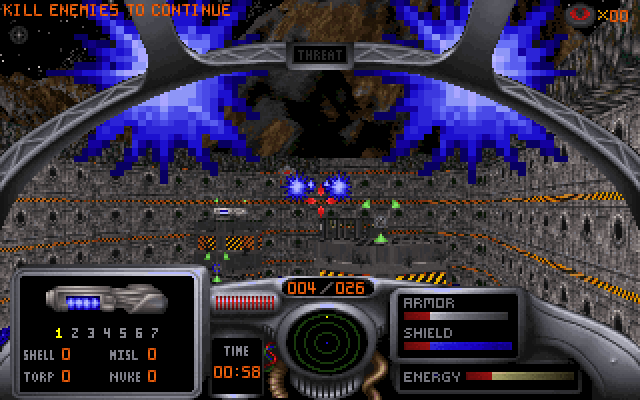The width and height of the screenshot is (640, 400).
Task: Pick weapon slot number 5
Action: point(123,333)
